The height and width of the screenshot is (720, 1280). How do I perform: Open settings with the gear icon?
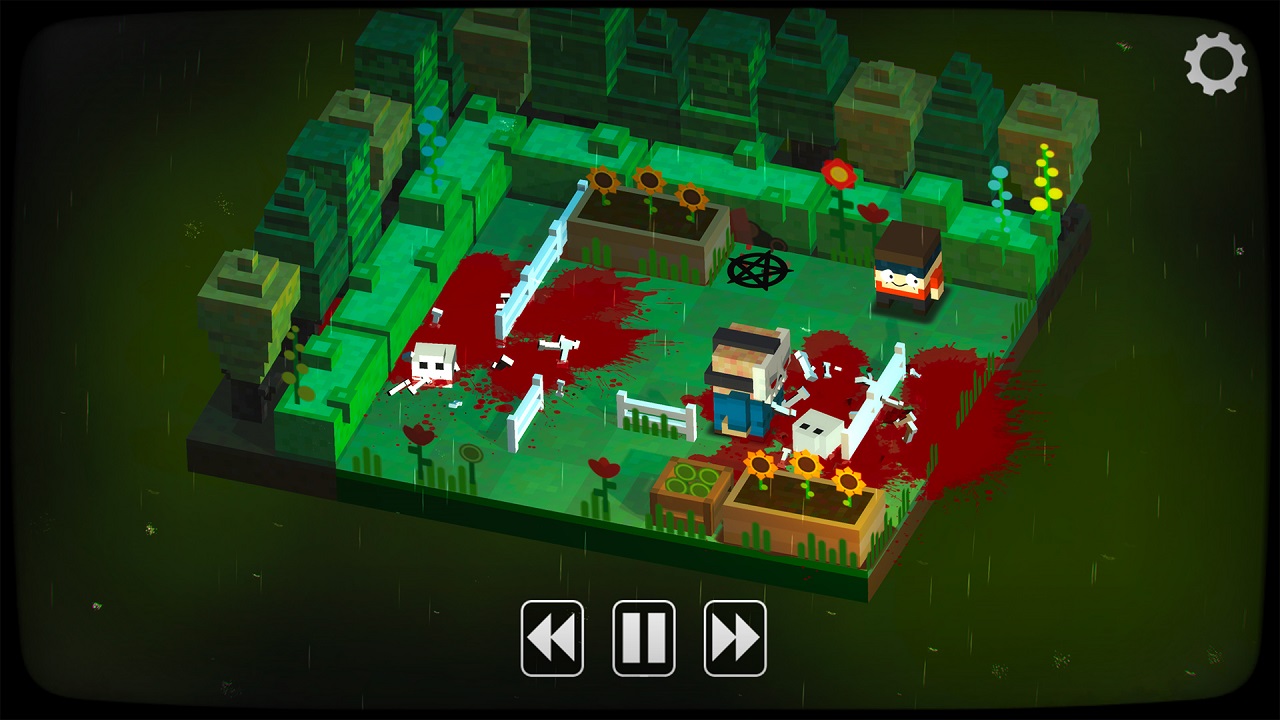(1216, 64)
